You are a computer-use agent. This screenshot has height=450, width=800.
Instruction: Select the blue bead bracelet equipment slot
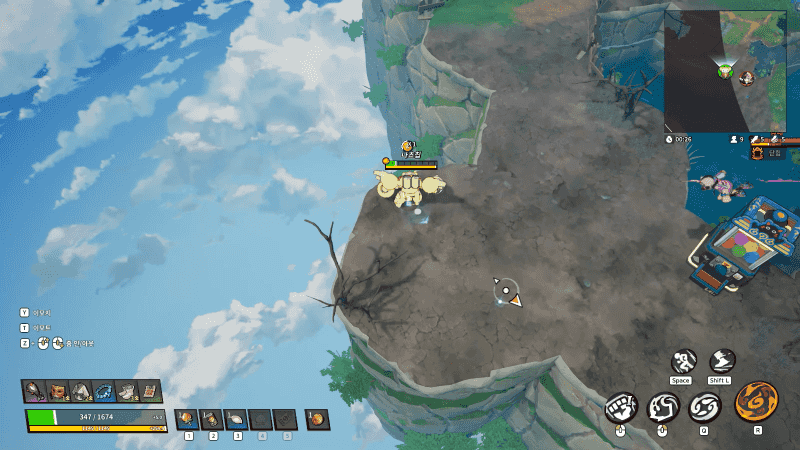tap(104, 391)
